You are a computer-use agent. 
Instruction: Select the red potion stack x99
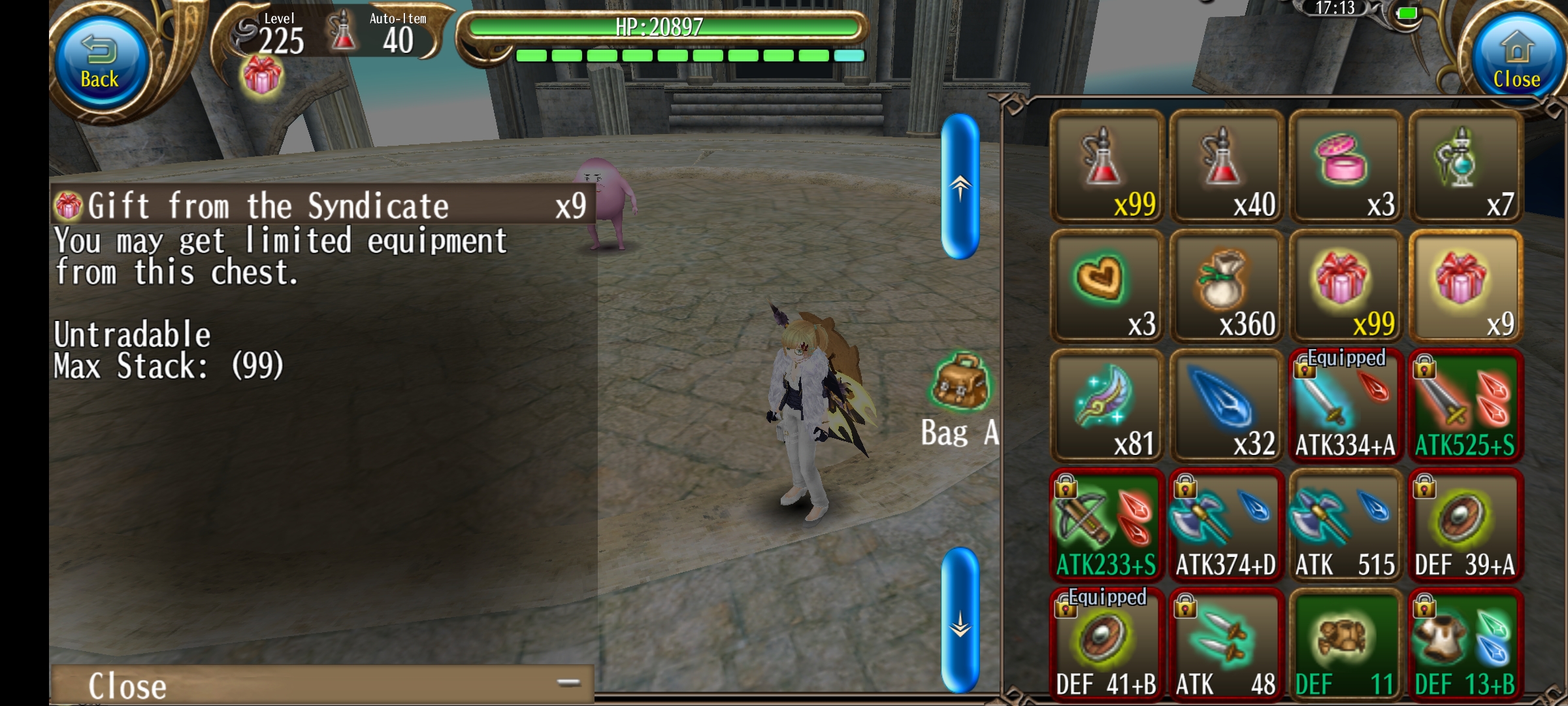click(1107, 167)
